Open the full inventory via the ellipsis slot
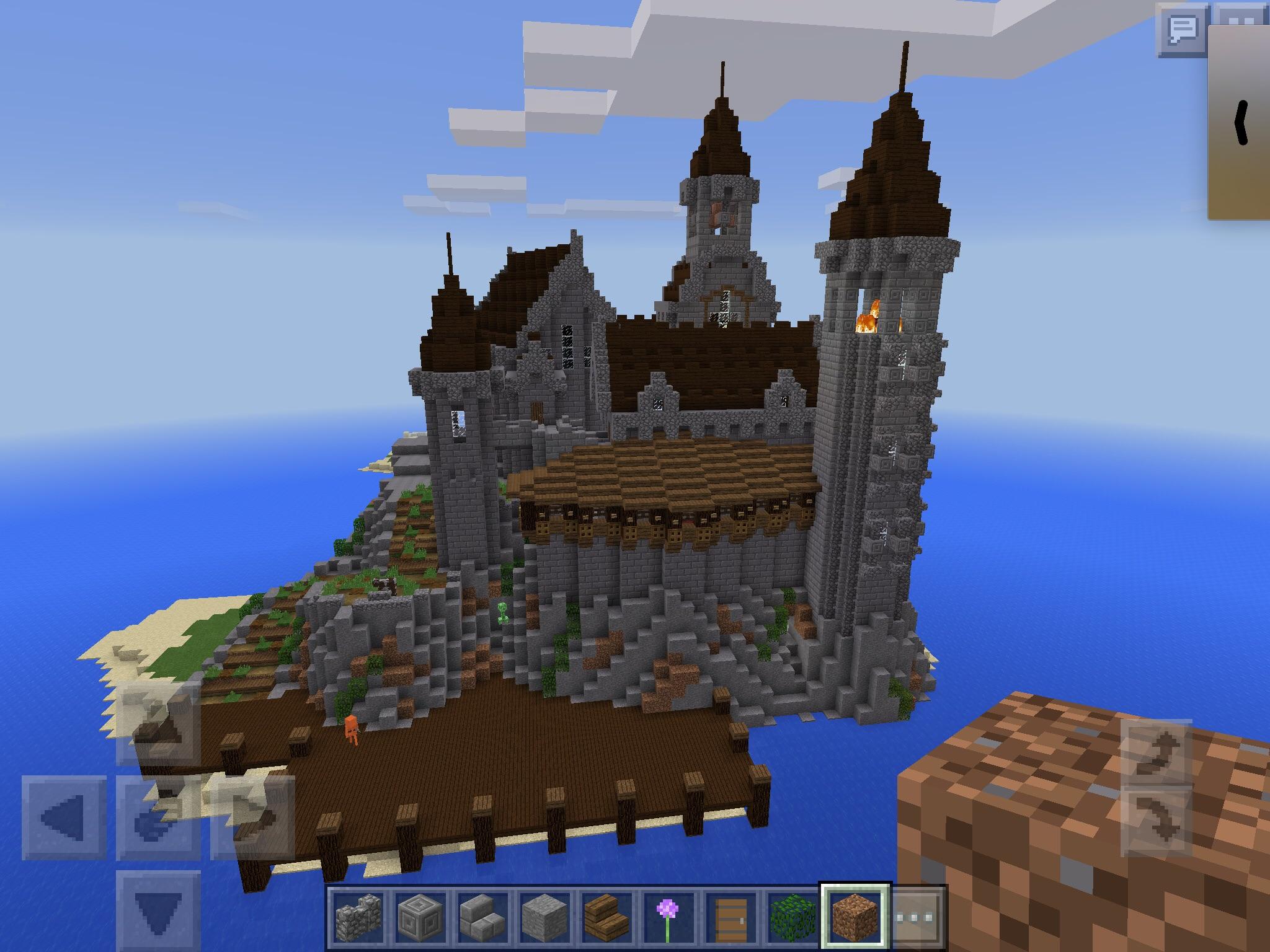The height and width of the screenshot is (952, 1270). (x=918, y=916)
